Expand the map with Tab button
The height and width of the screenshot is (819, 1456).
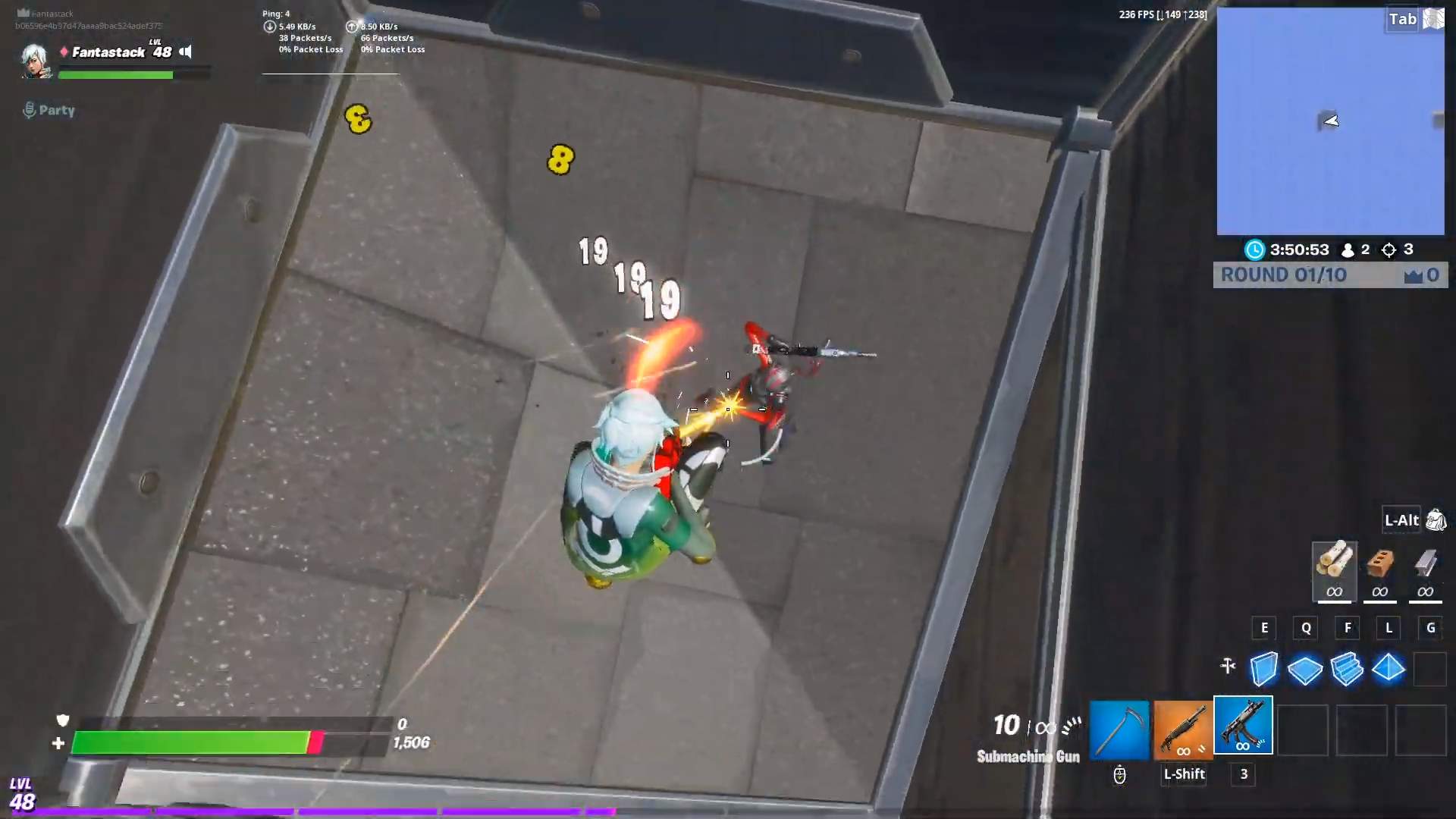click(1403, 19)
